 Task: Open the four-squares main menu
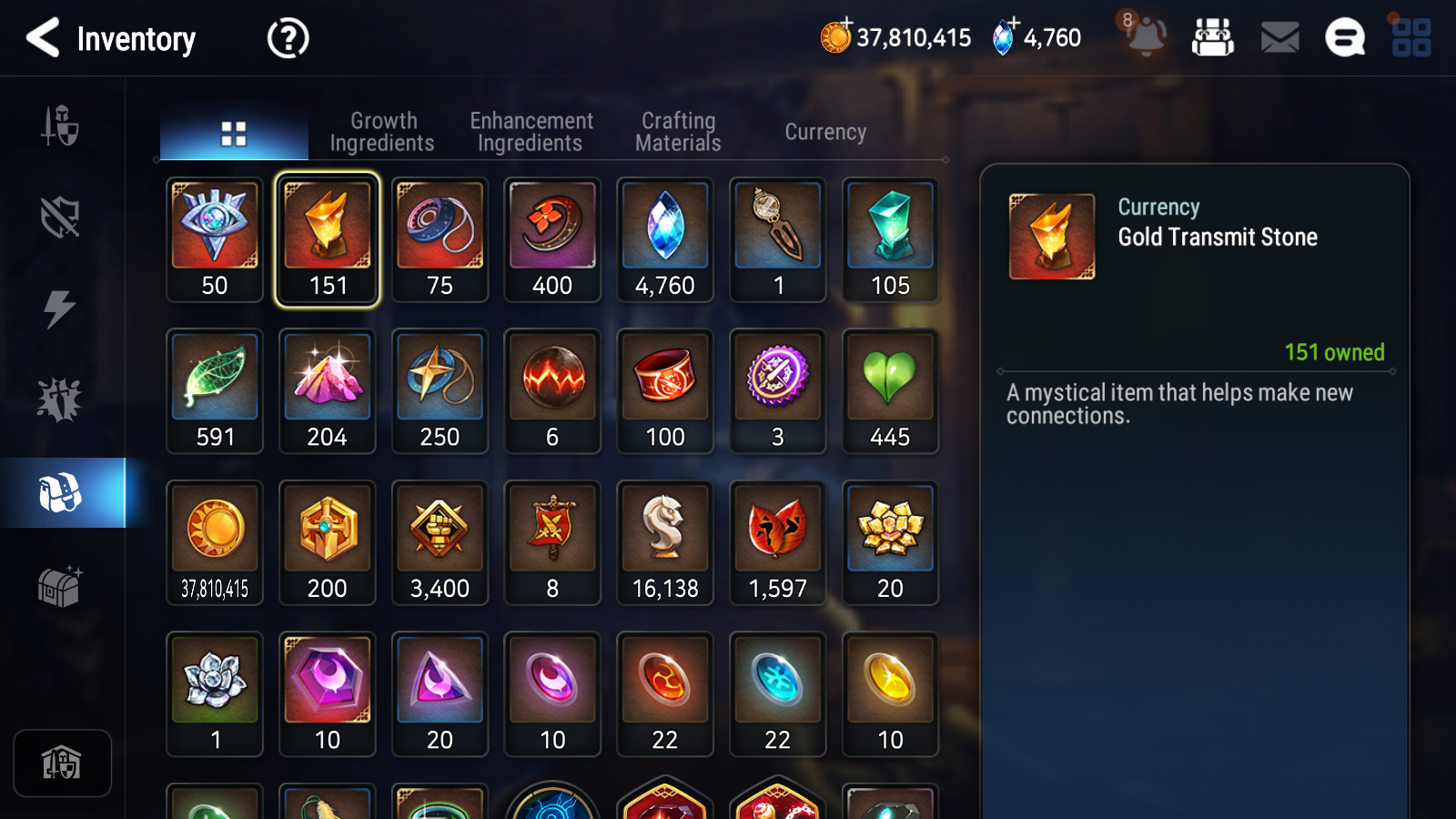click(1411, 37)
